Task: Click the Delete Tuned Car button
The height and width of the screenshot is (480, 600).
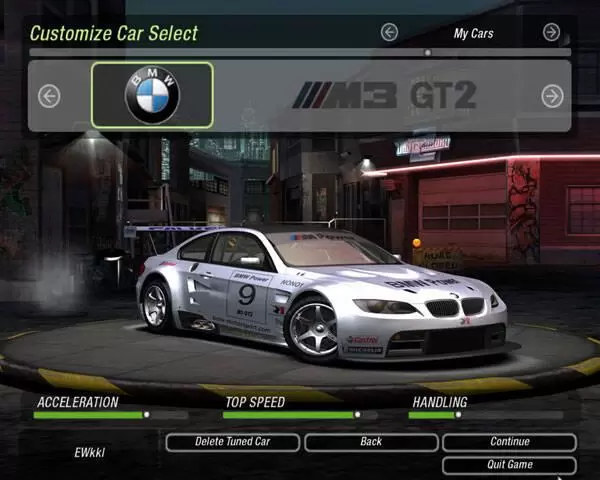Action: pyautogui.click(x=232, y=442)
